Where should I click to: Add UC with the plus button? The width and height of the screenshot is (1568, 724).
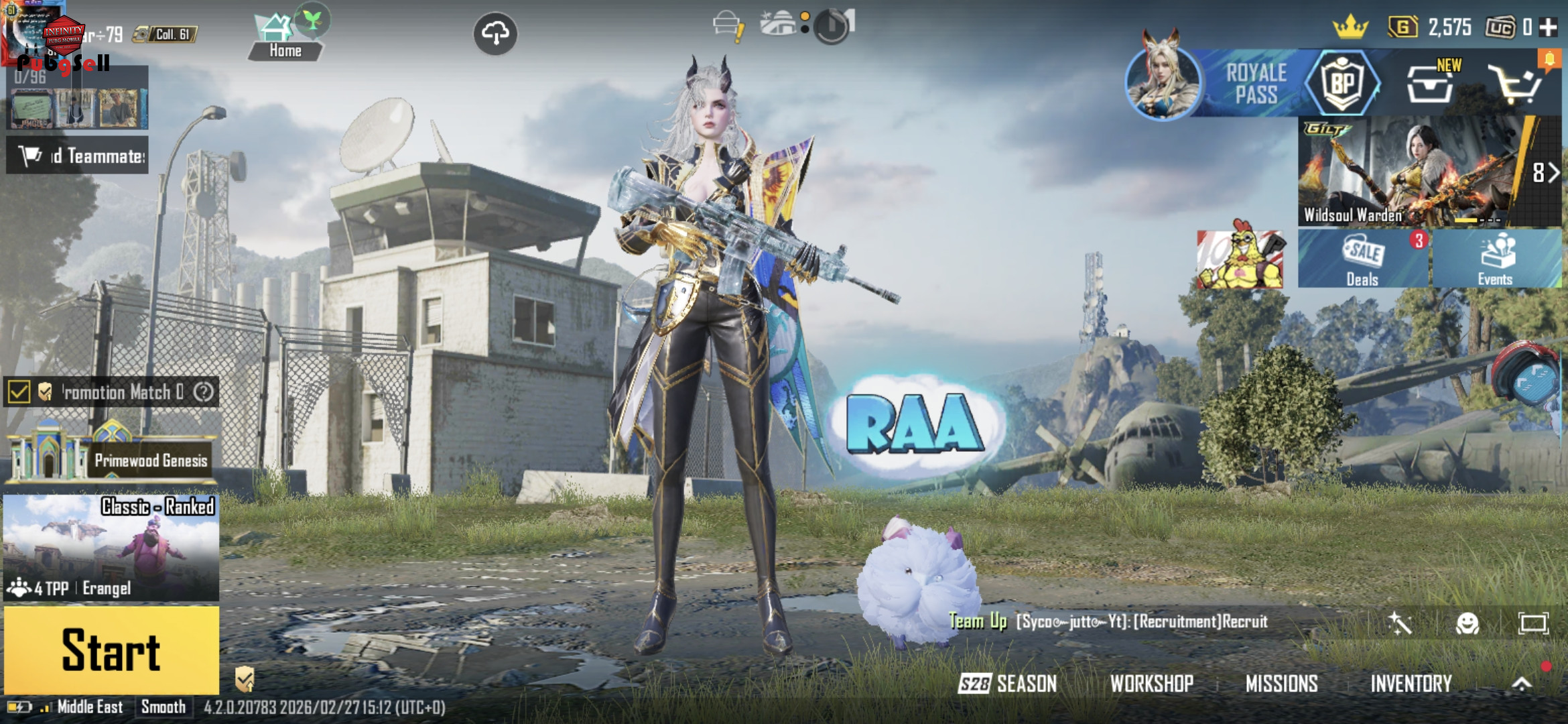point(1548,27)
